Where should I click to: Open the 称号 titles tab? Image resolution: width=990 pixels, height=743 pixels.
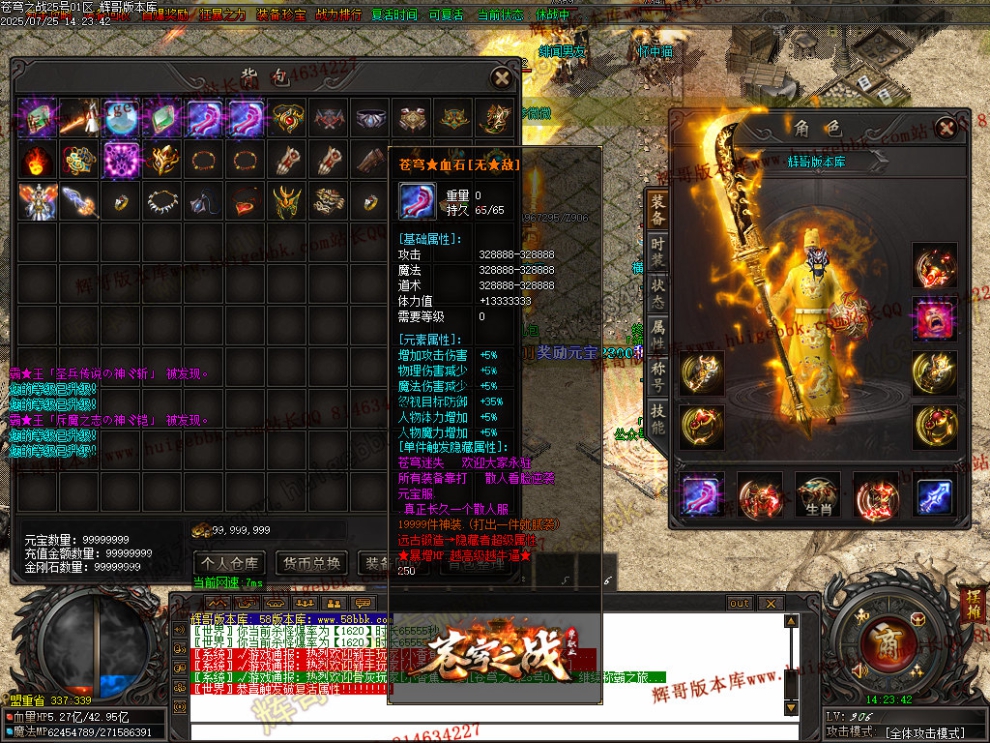click(x=657, y=375)
